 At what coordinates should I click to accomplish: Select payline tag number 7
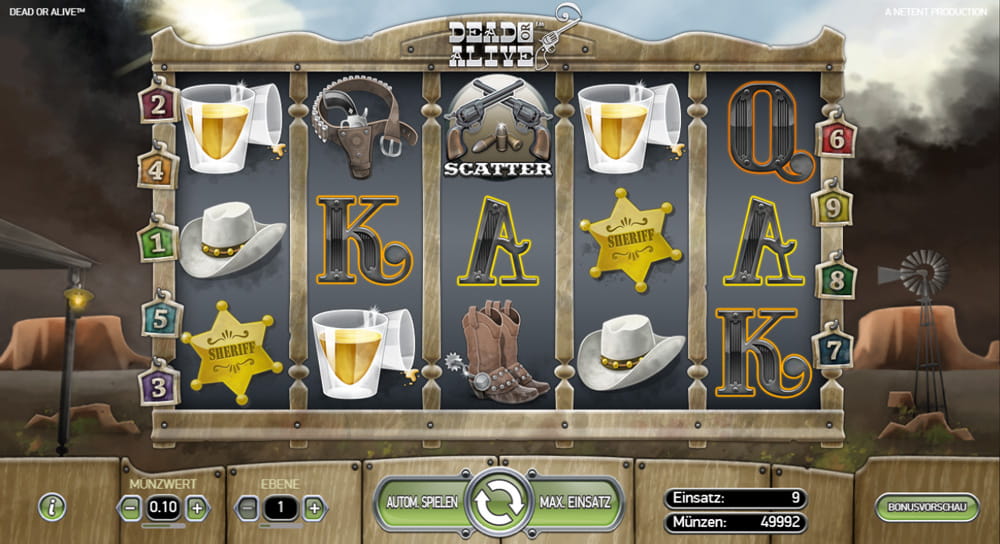(832, 349)
